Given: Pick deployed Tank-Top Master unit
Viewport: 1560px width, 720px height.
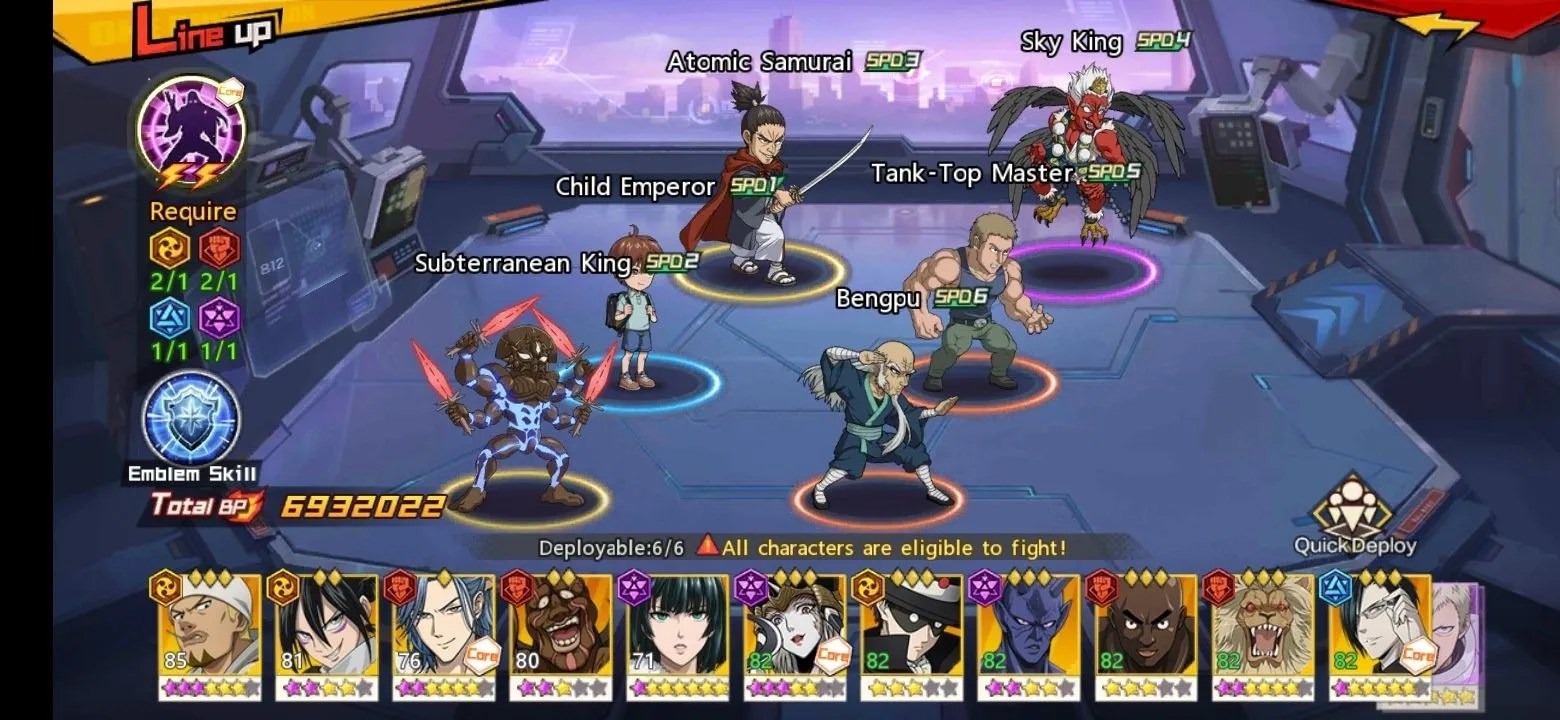Looking at the screenshot, I should 975,300.
